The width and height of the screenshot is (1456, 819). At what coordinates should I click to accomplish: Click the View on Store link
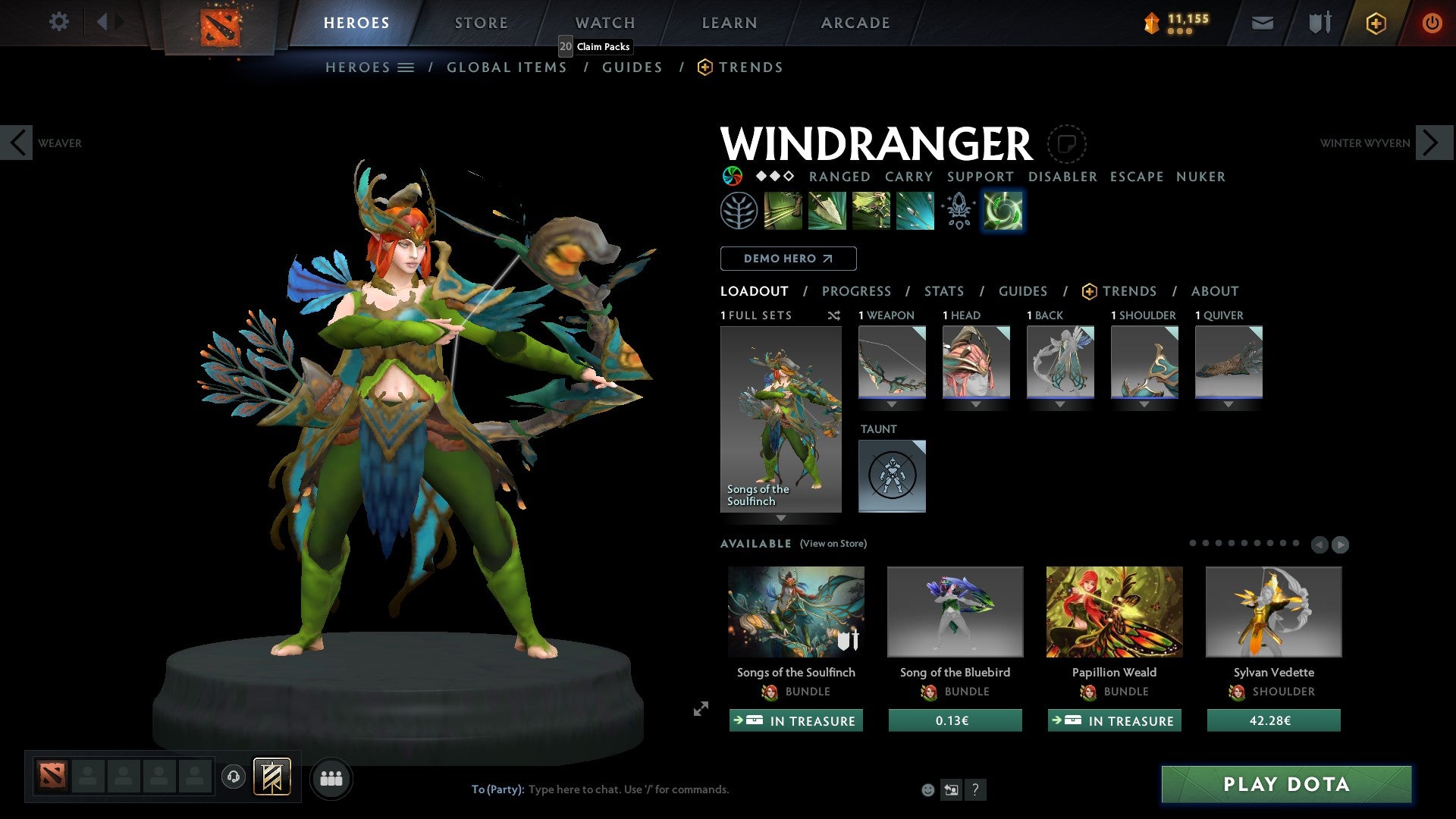pyautogui.click(x=831, y=544)
